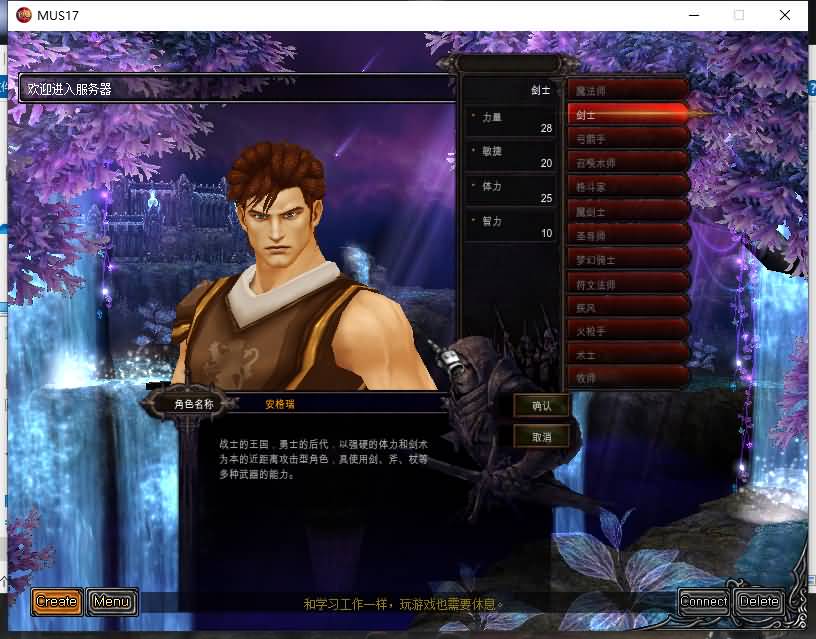Confirm character with 确认 button

542,405
